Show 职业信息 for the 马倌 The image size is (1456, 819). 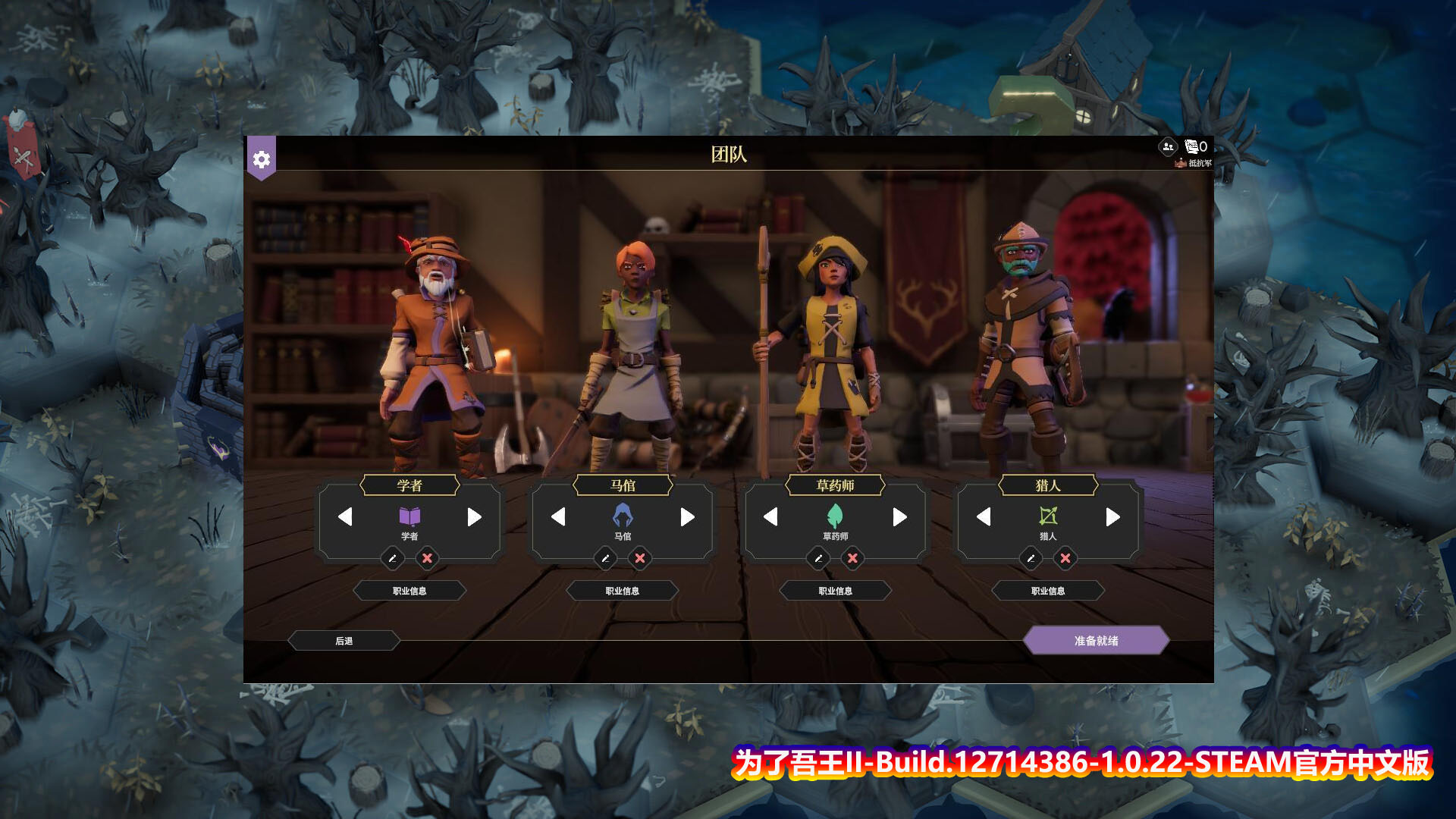623,591
